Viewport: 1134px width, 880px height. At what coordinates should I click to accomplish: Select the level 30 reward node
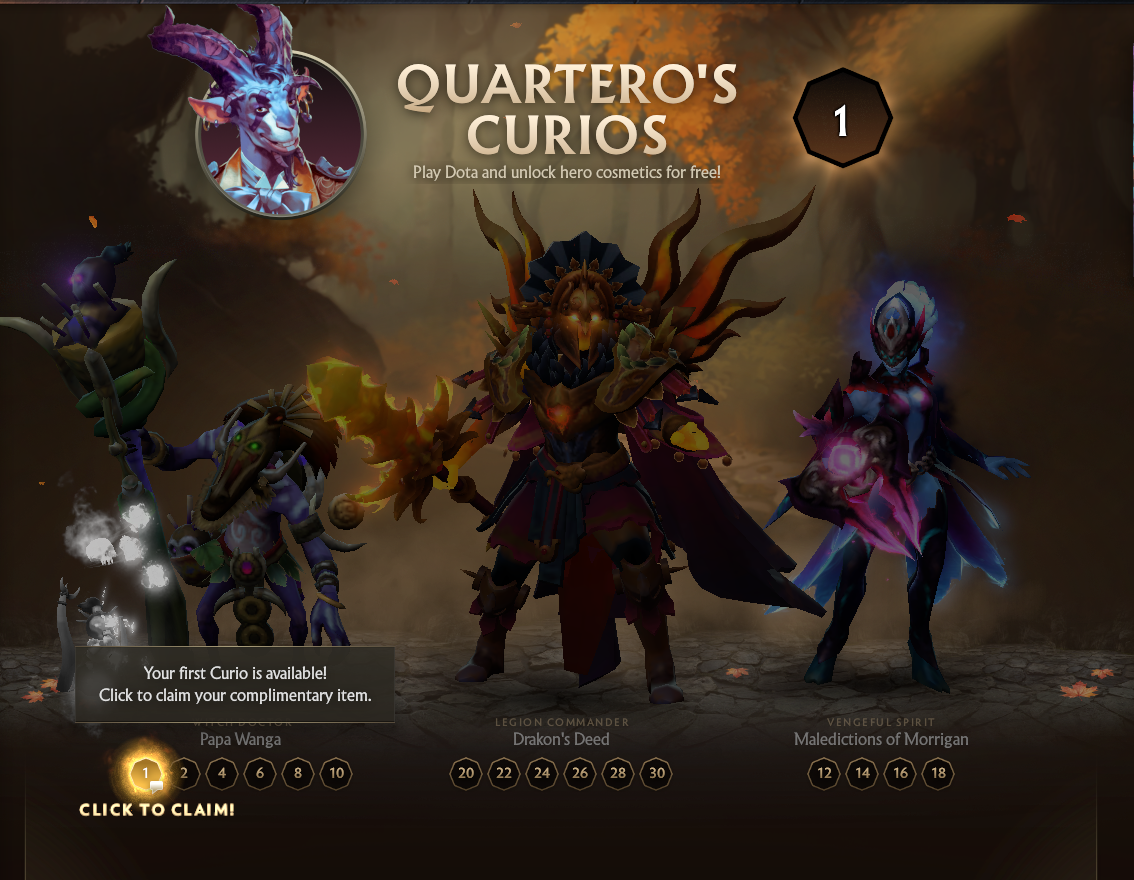point(656,773)
